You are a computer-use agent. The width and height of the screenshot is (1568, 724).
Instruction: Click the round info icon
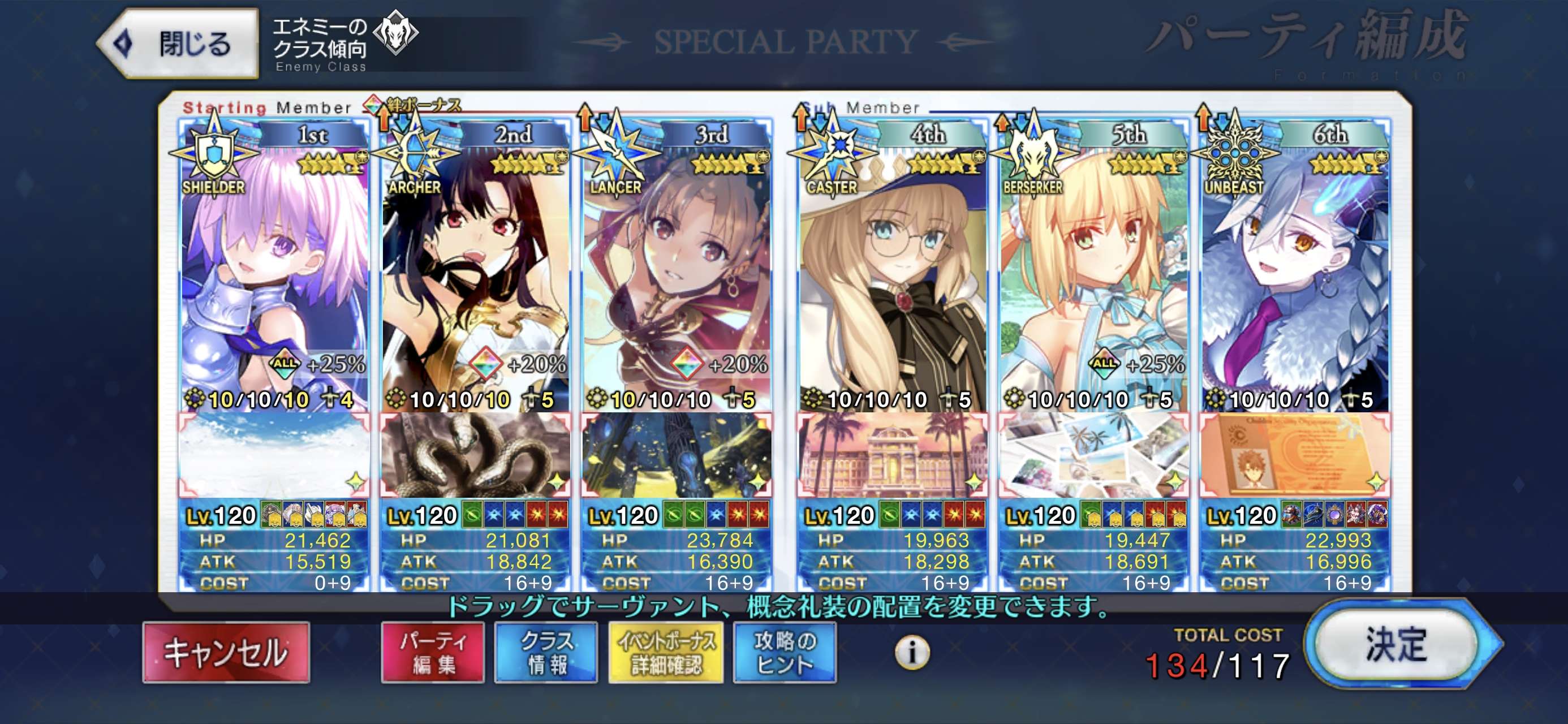tap(912, 653)
